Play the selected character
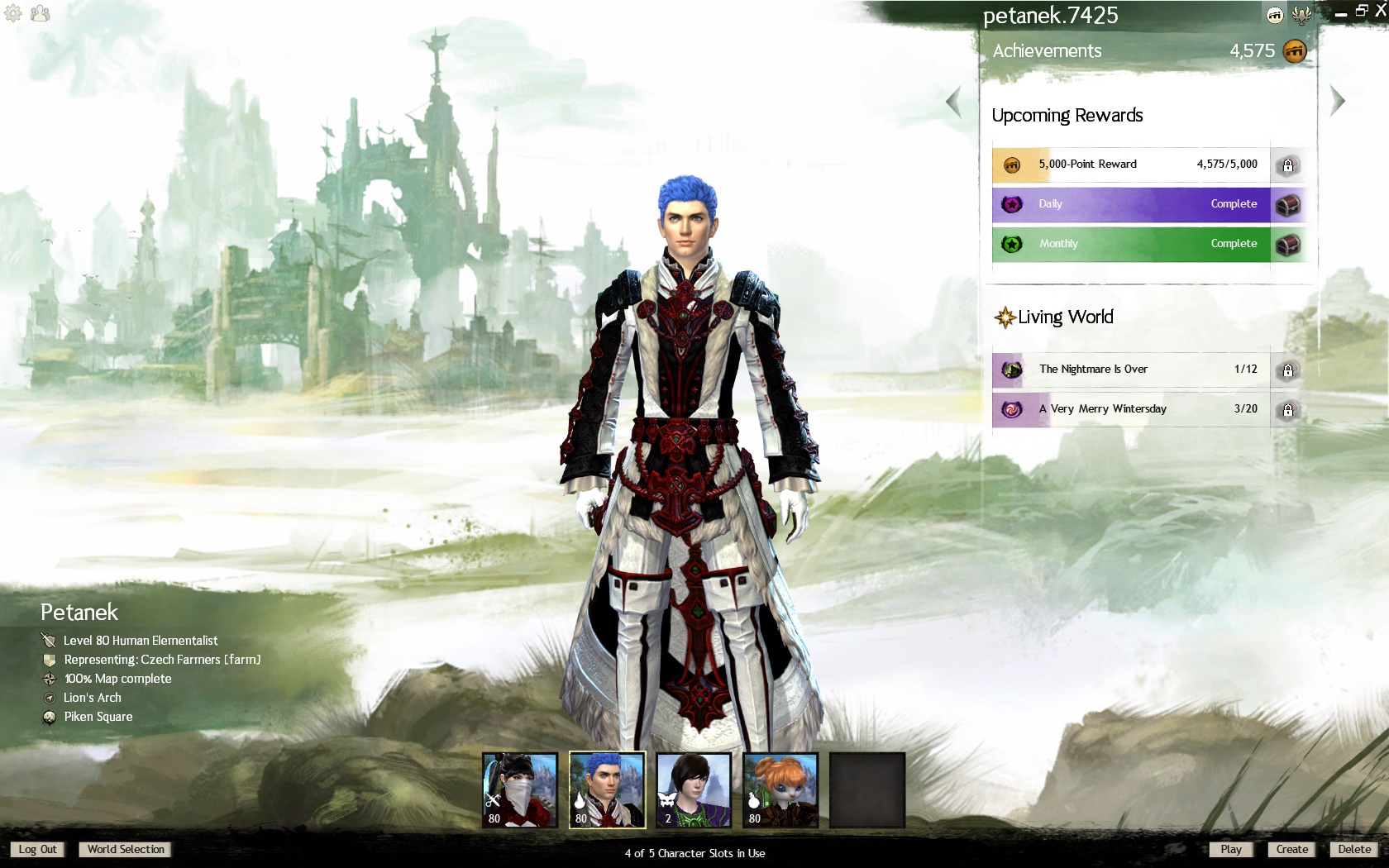The height and width of the screenshot is (868, 1389). (x=1230, y=849)
